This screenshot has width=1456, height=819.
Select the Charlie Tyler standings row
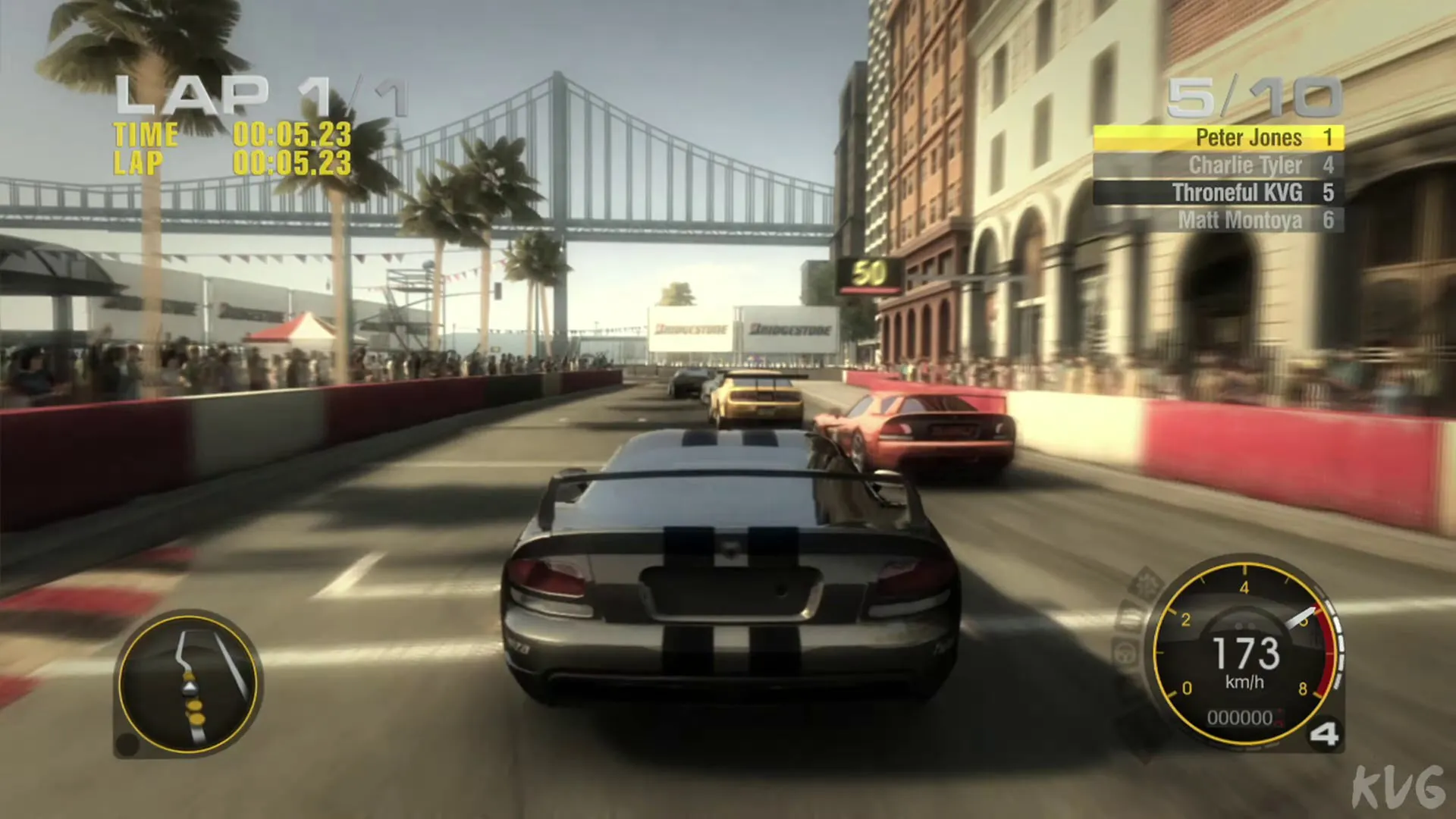(1218, 165)
